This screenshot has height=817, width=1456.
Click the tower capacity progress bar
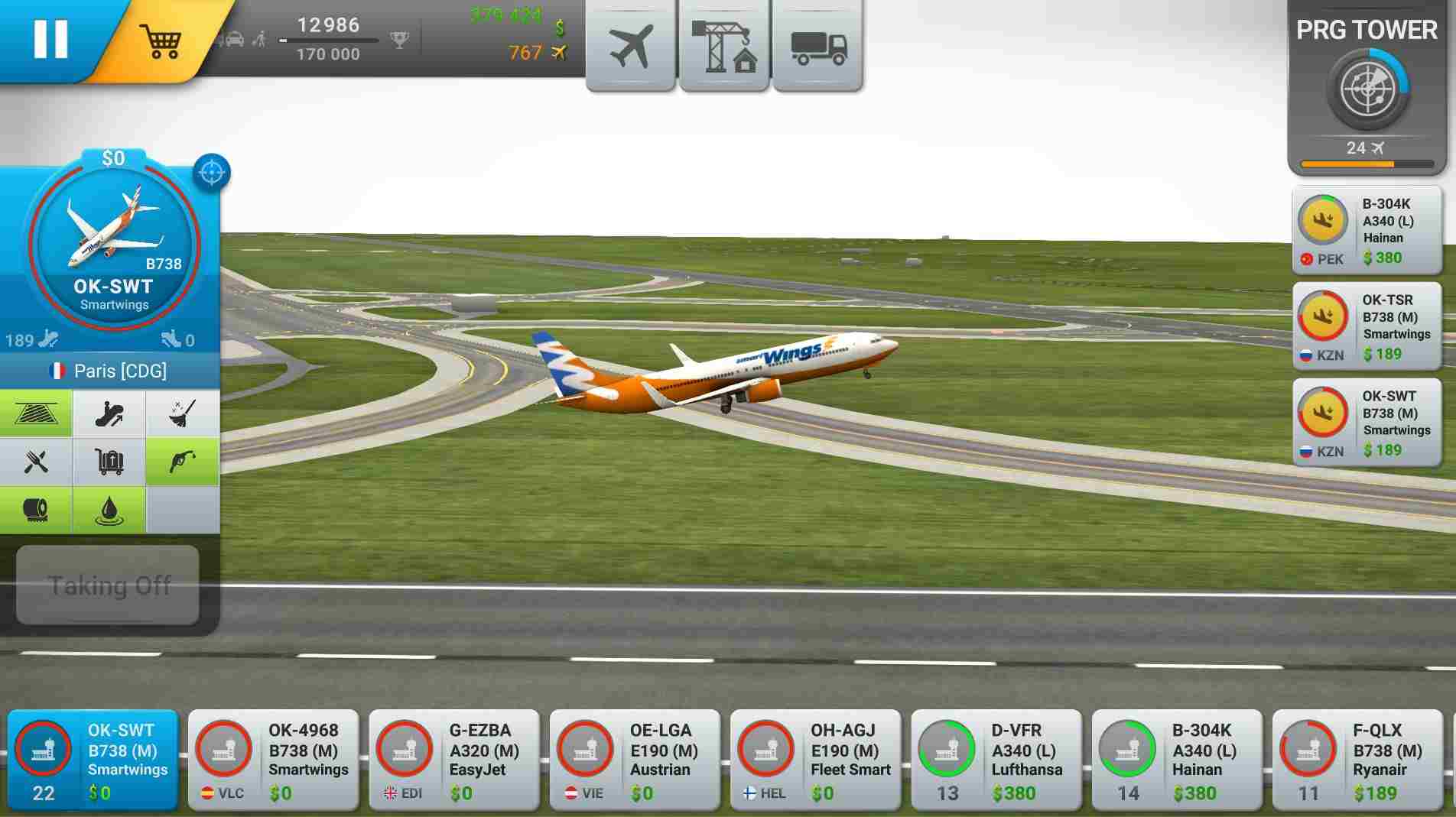[1365, 163]
